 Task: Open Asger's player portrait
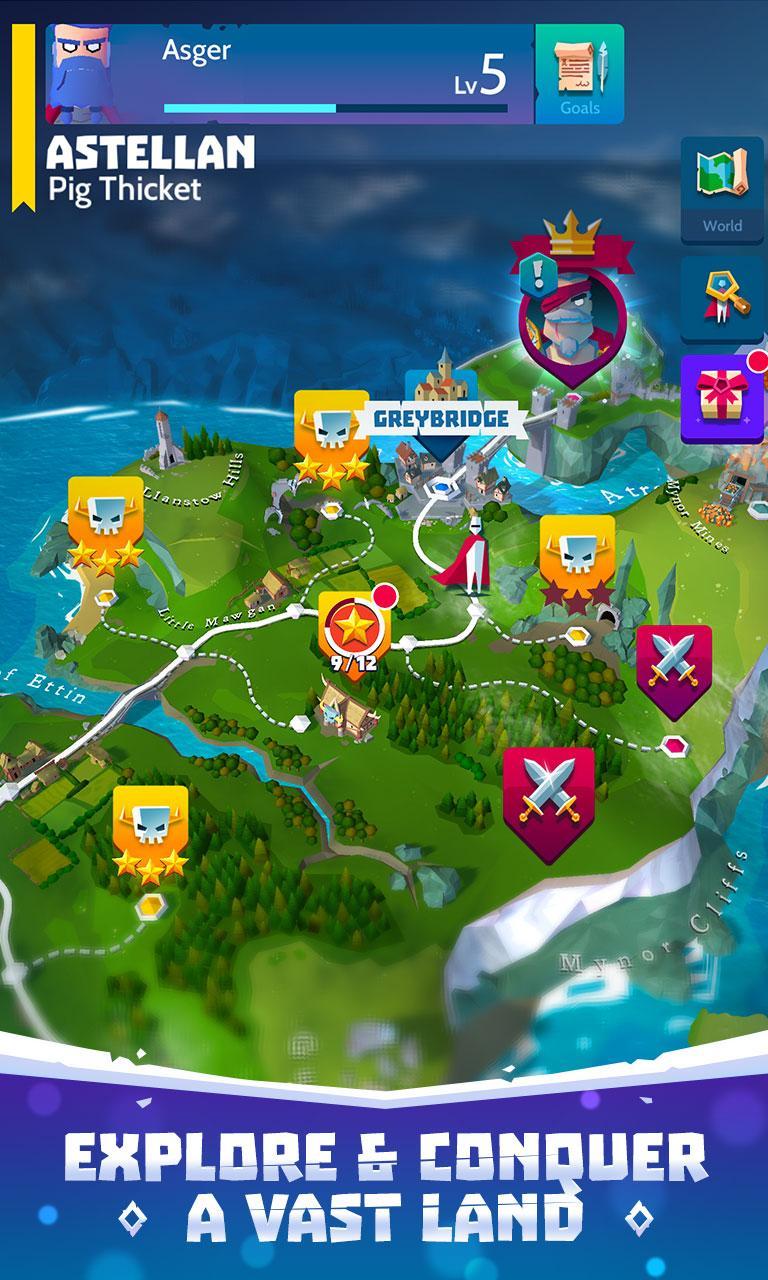click(x=80, y=72)
